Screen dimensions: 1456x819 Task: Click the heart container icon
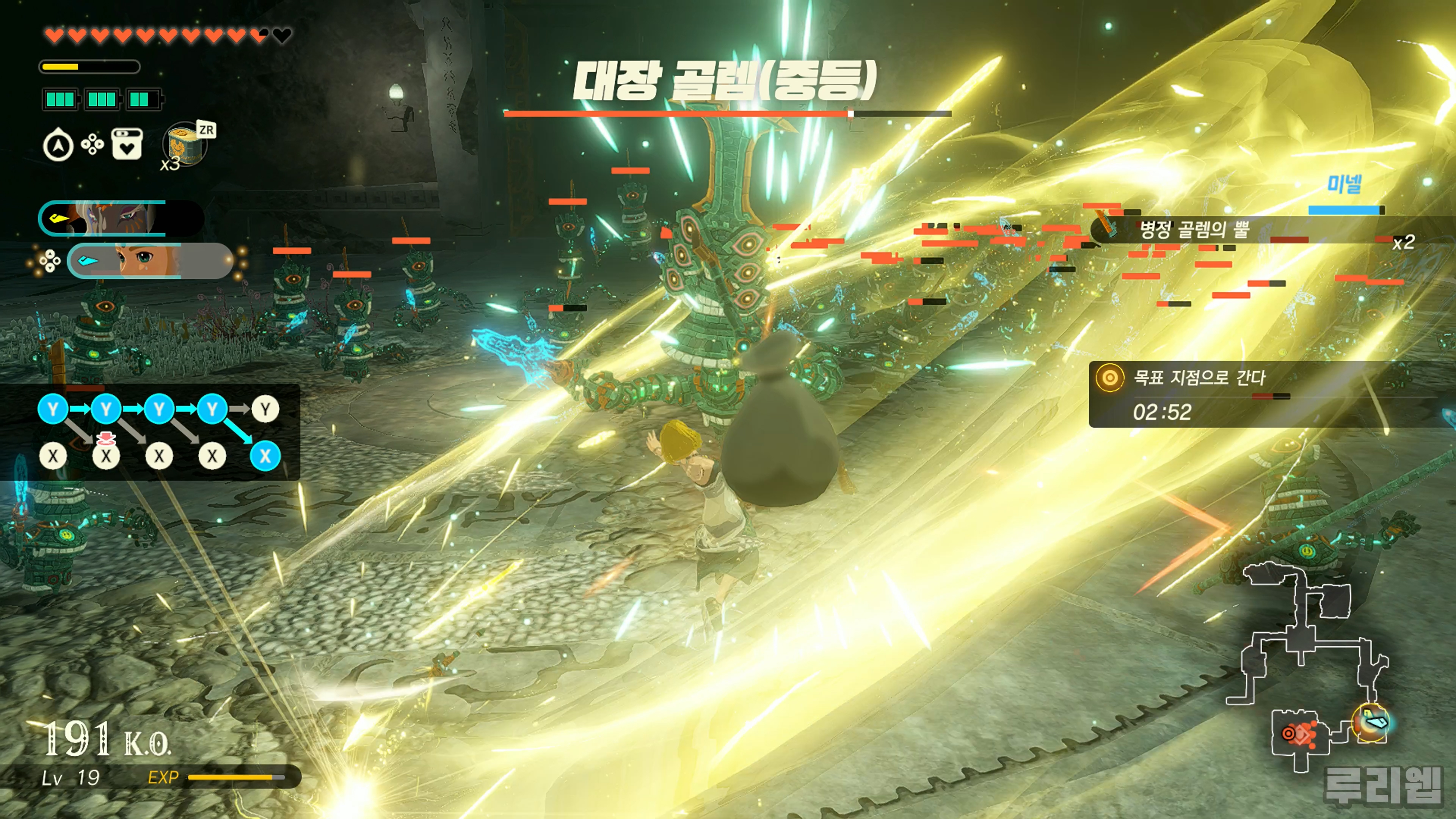click(x=127, y=145)
